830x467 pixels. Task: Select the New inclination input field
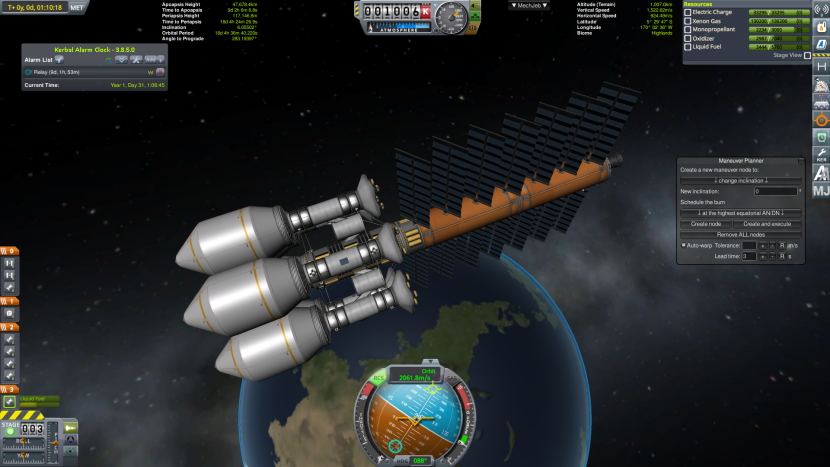(775, 191)
